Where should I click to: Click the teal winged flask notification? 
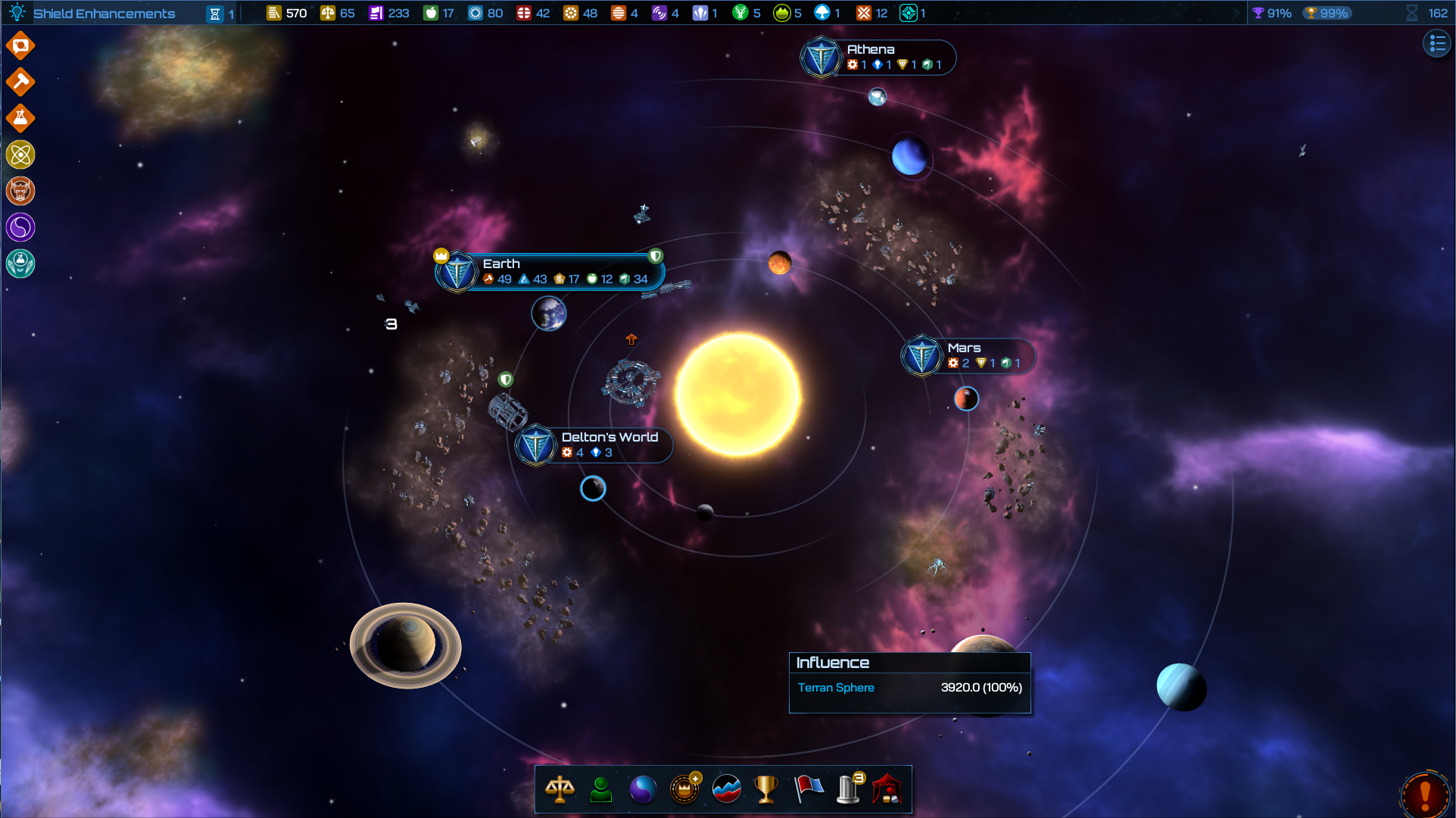20,264
